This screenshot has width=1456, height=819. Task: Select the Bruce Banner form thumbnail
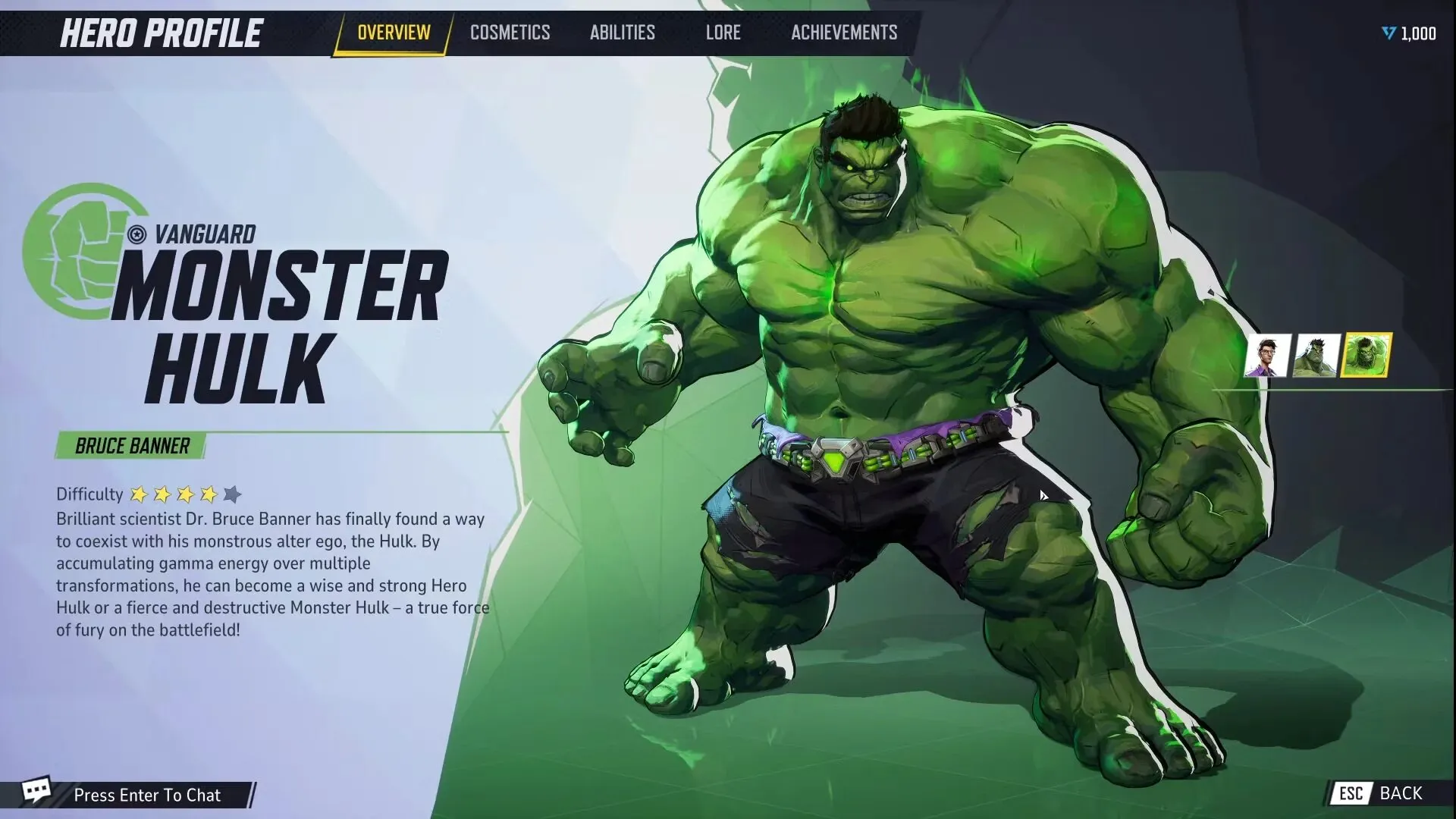(x=1267, y=355)
